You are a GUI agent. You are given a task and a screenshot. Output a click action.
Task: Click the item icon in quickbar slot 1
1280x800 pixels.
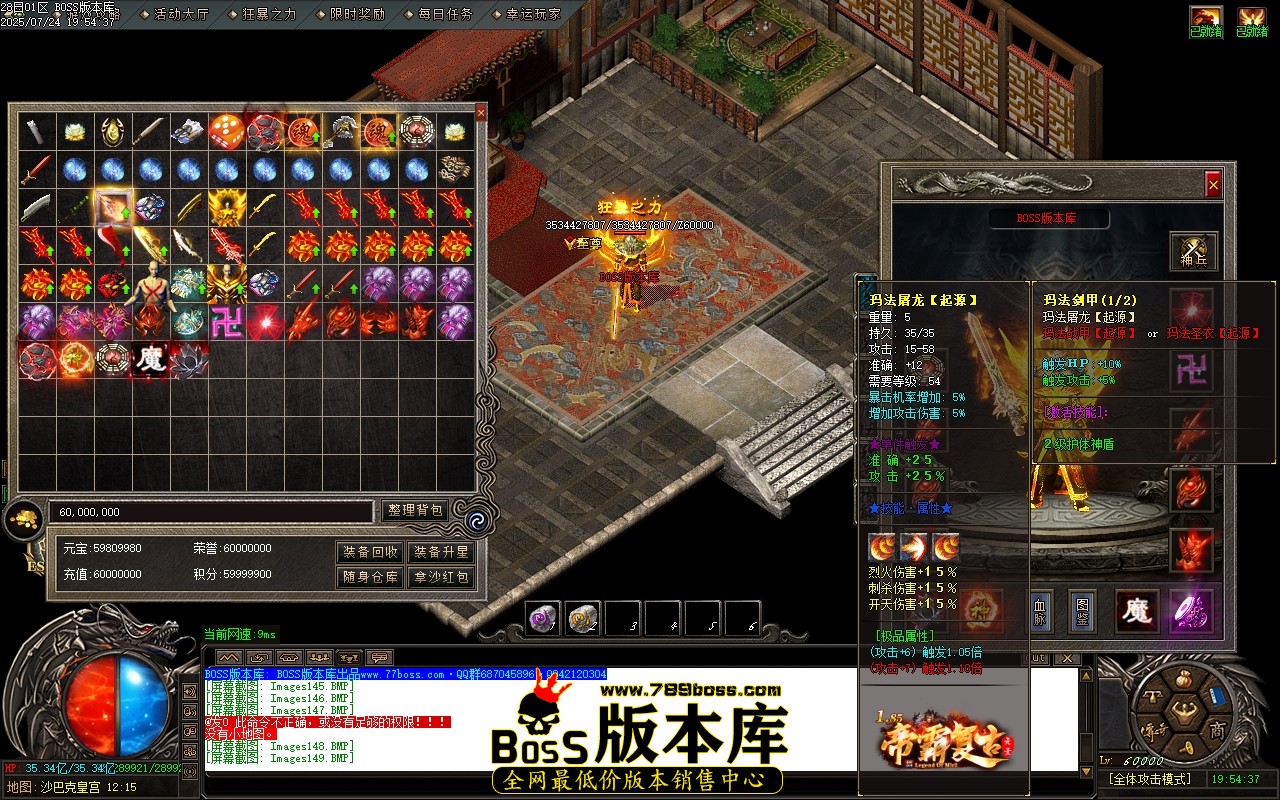(542, 618)
